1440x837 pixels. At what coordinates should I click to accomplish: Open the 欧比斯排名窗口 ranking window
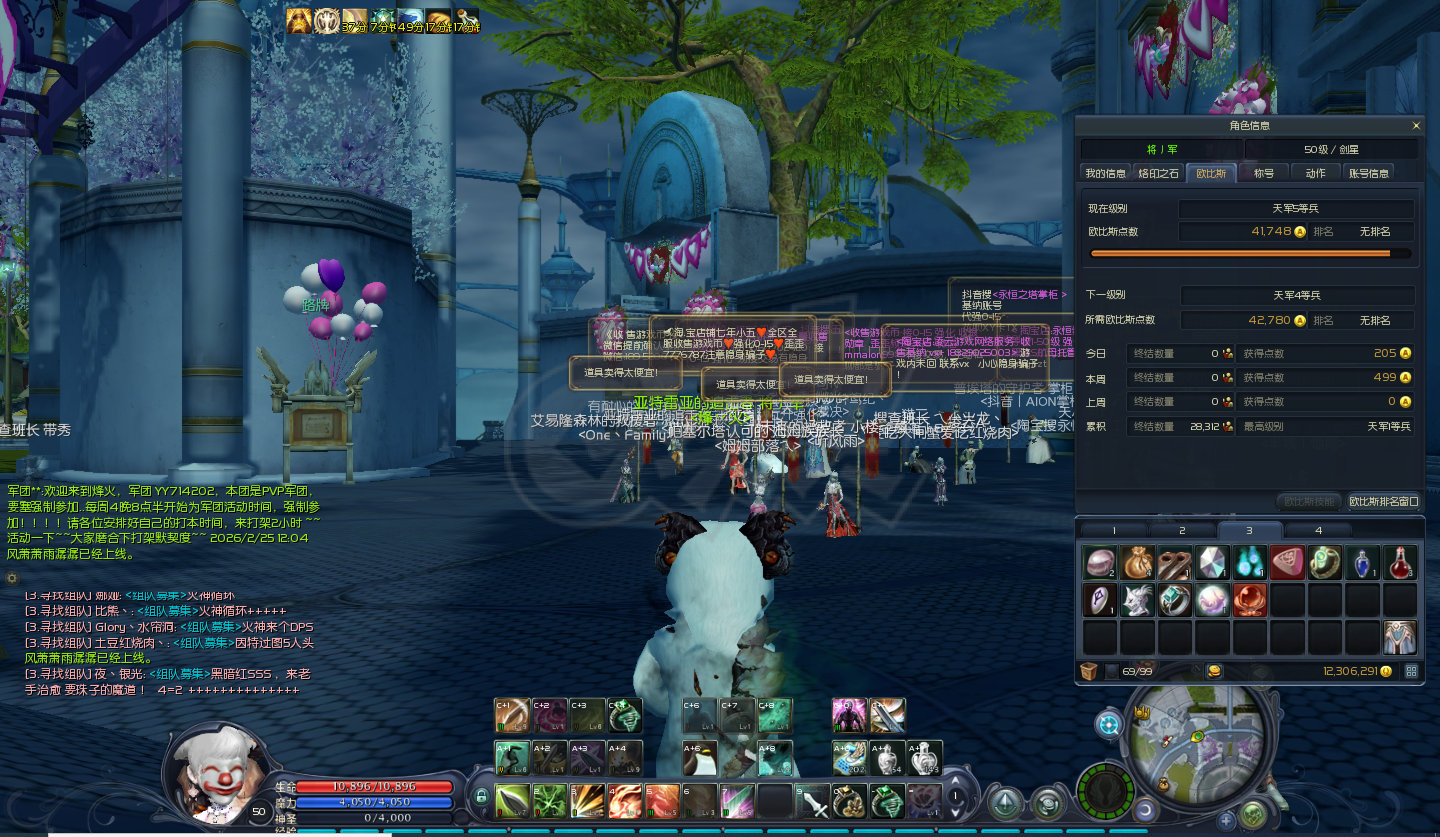coord(1383,501)
